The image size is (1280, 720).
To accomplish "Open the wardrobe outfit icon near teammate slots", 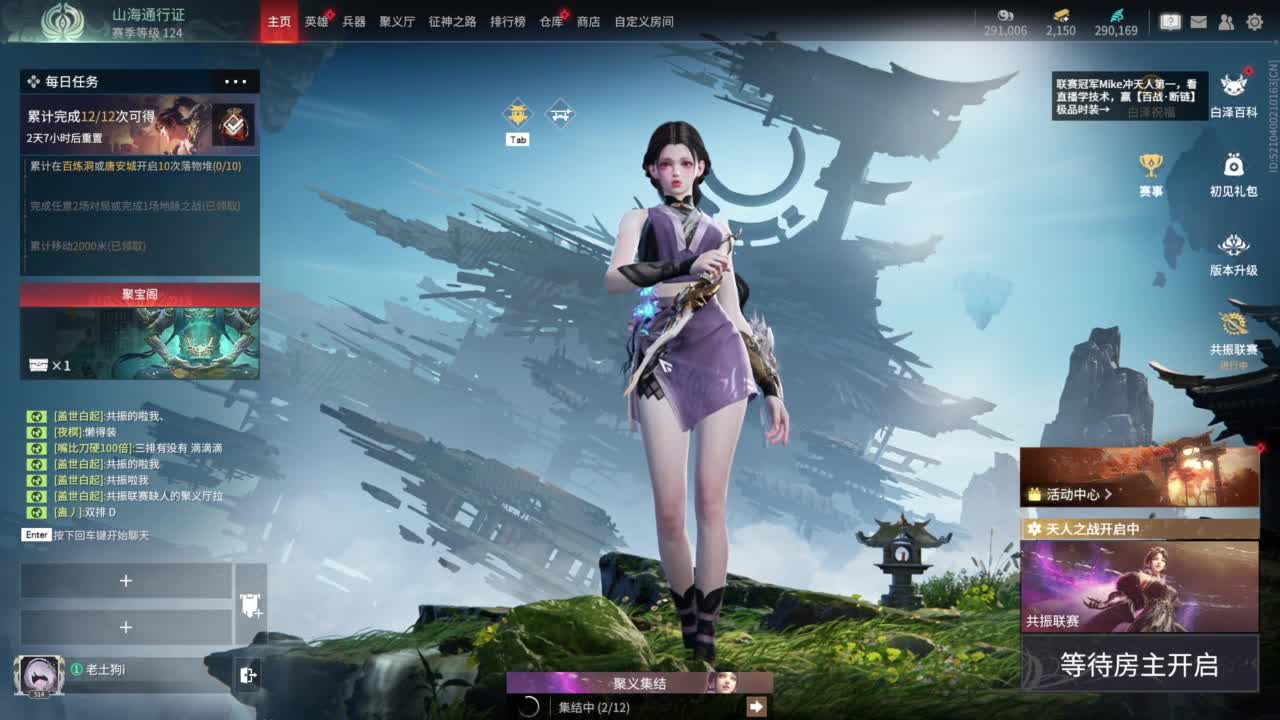I will coord(248,604).
